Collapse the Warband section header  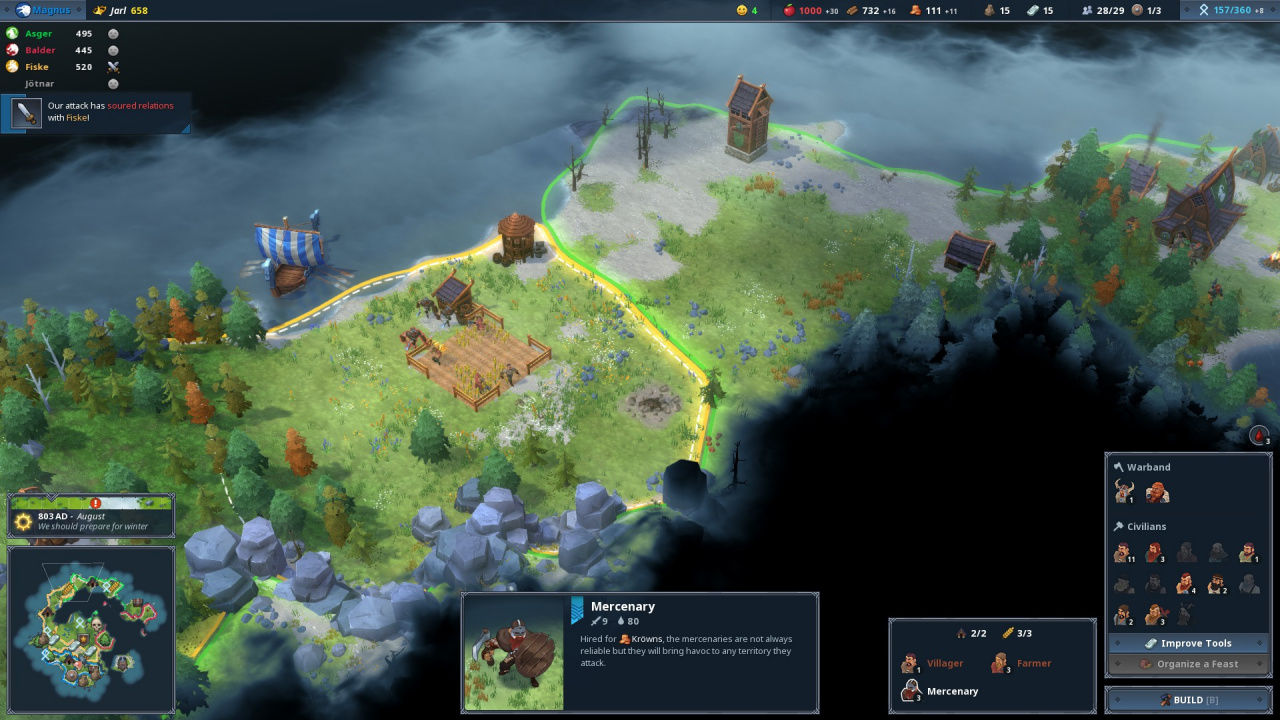pos(1150,466)
